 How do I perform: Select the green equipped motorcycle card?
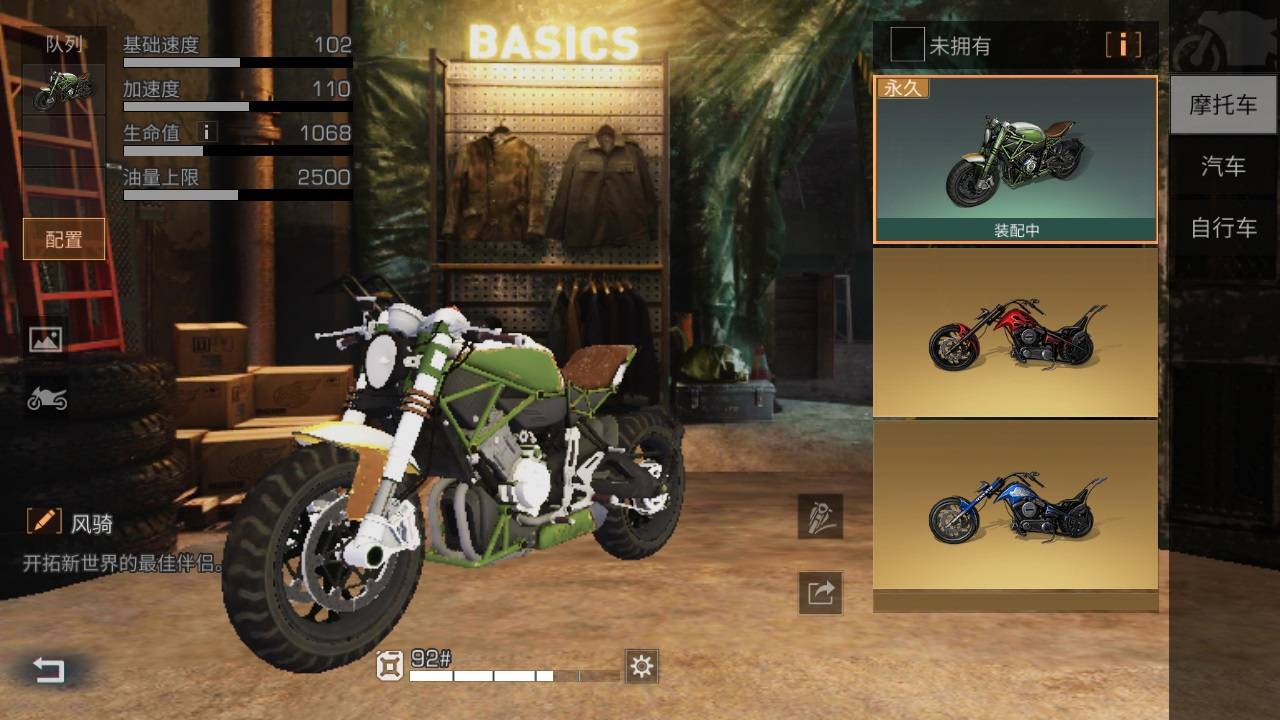coord(1015,159)
